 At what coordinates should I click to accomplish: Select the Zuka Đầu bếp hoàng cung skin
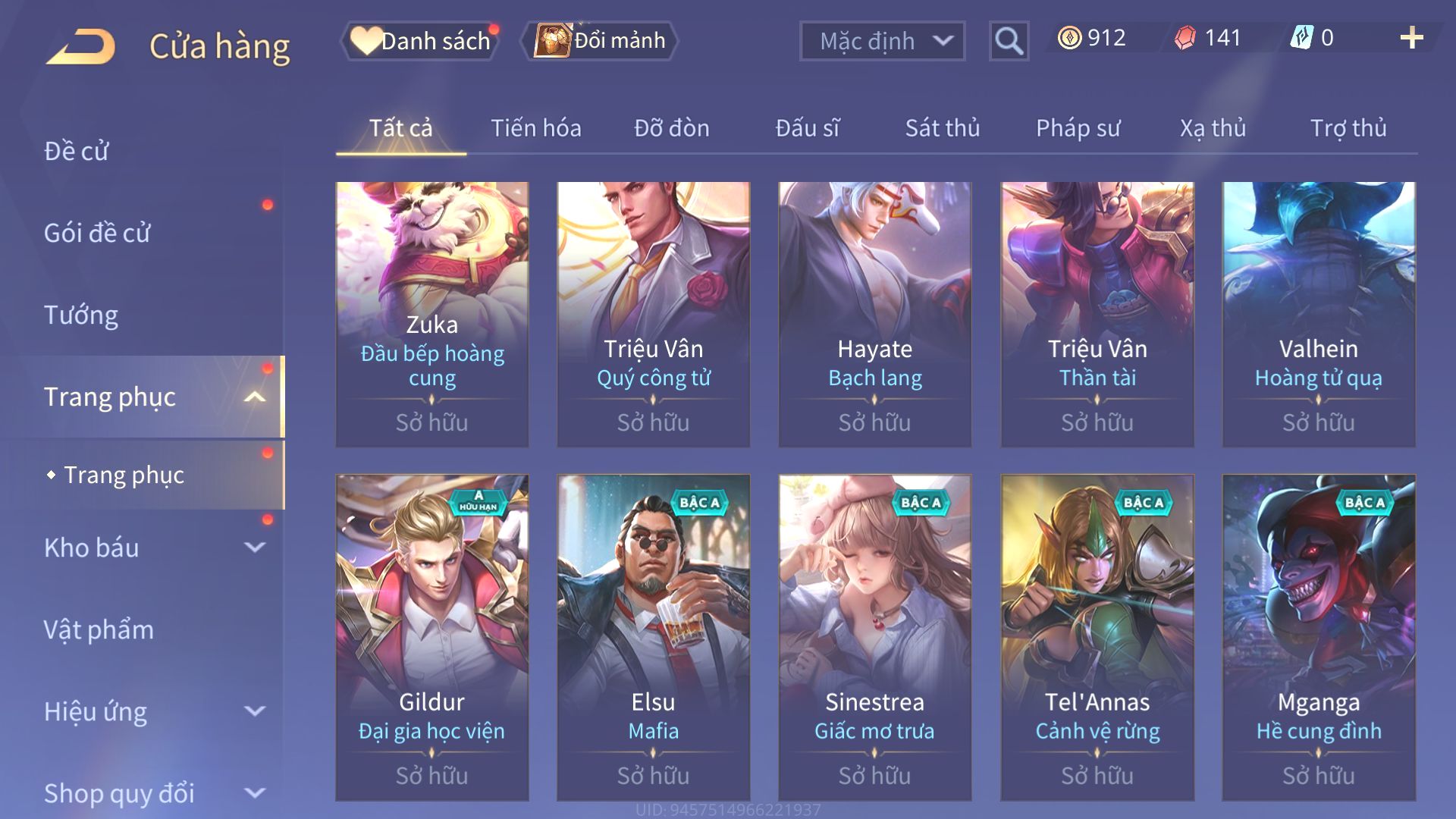pyautogui.click(x=432, y=314)
